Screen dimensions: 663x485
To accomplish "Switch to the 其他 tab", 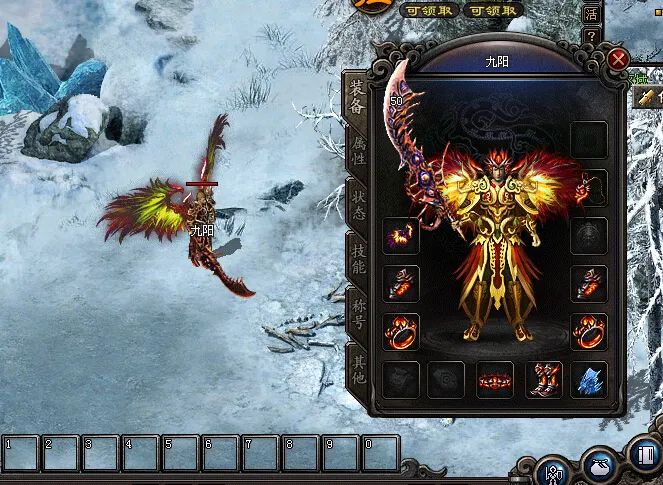I will [x=356, y=365].
